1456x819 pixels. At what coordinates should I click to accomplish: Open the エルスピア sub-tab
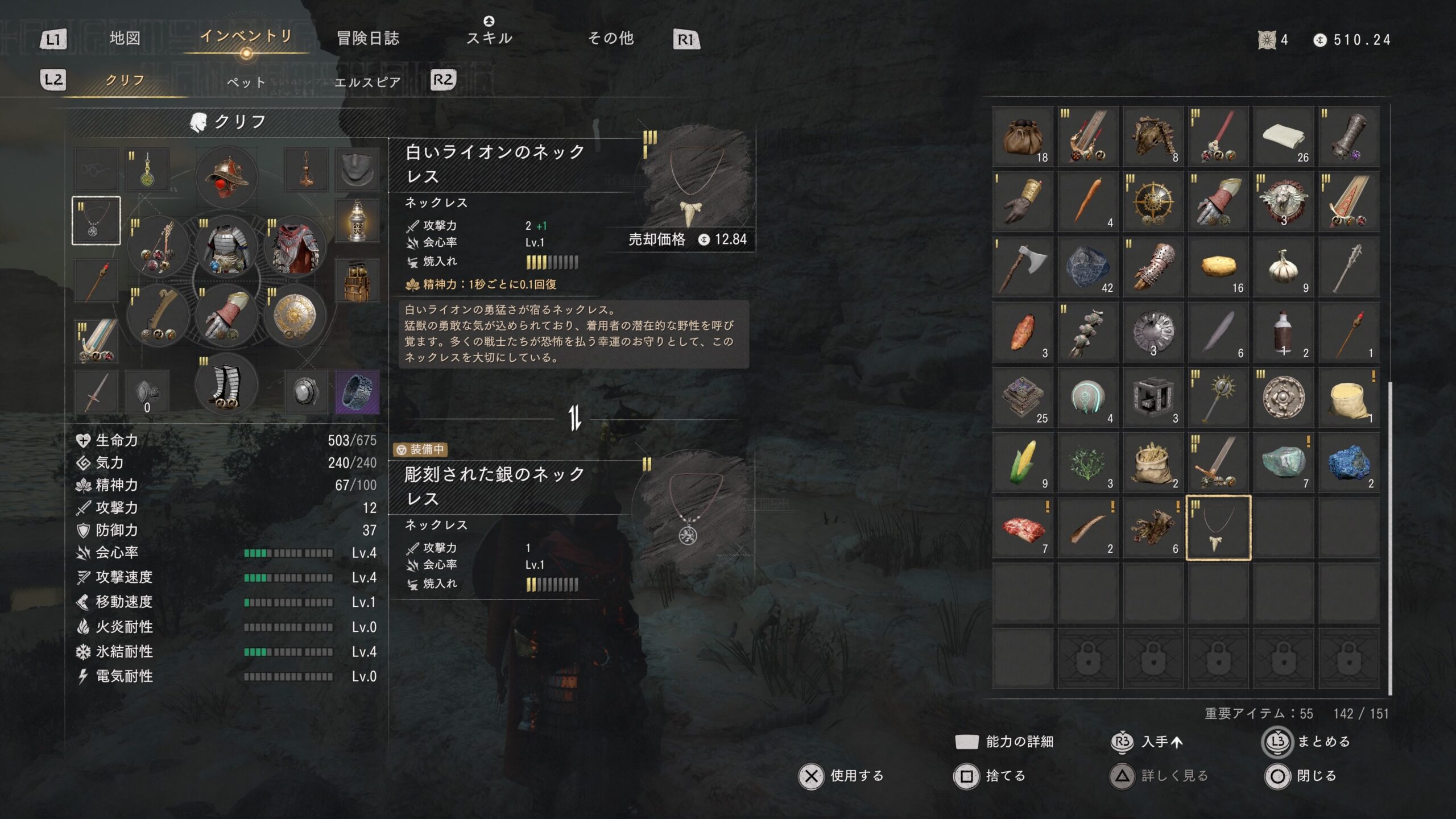367,82
